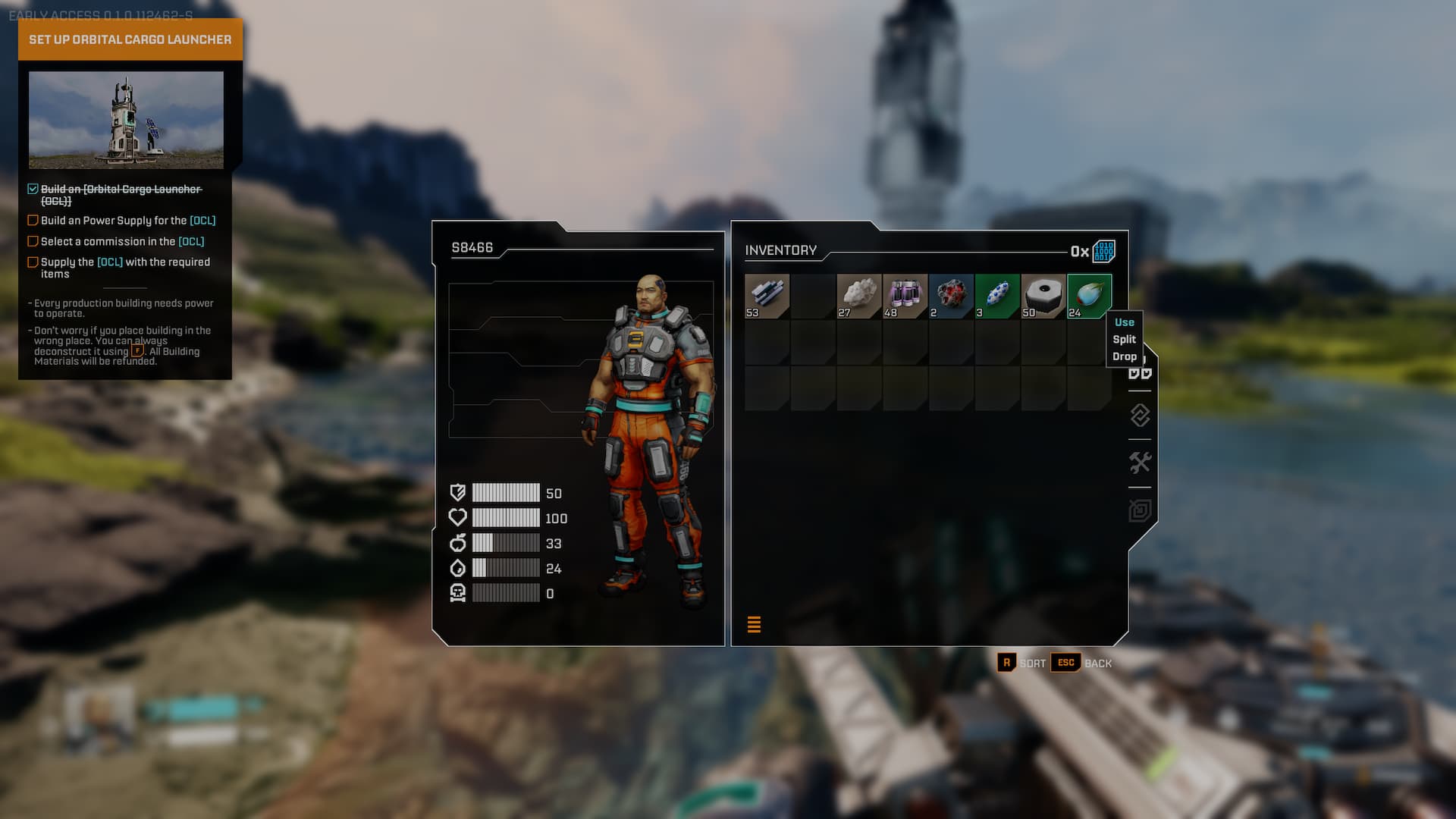1456x819 pixels.
Task: Open the Orbital Cargo Launcher quest image
Action: tap(126, 120)
